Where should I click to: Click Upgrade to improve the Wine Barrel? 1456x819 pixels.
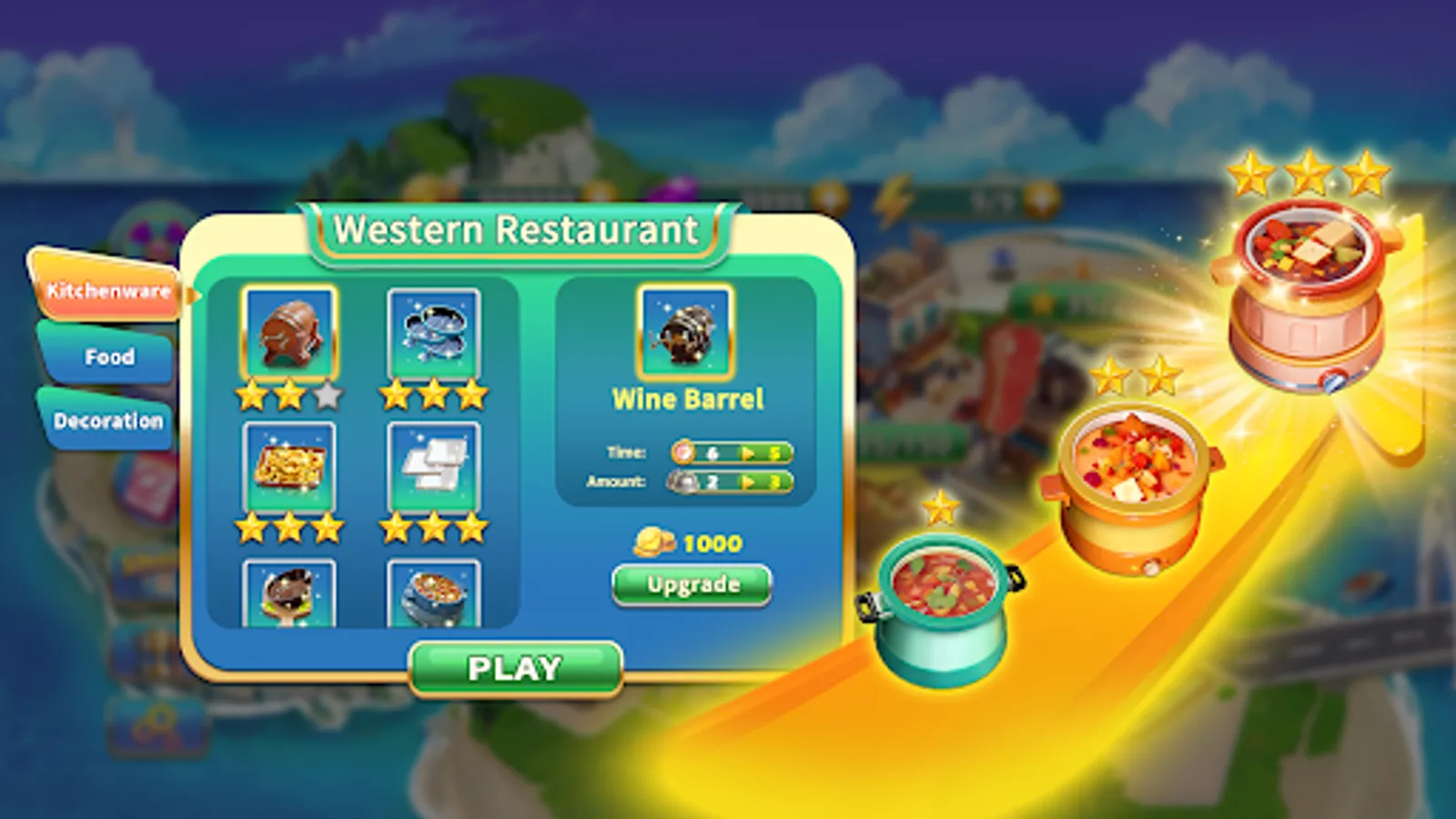[690, 584]
